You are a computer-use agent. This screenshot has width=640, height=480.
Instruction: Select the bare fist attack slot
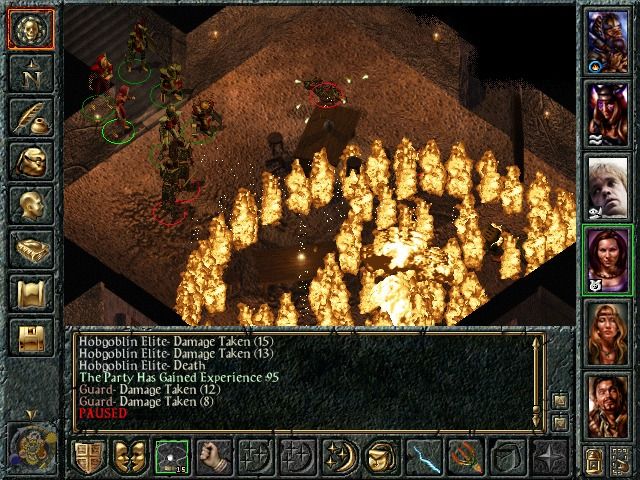pos(211,457)
